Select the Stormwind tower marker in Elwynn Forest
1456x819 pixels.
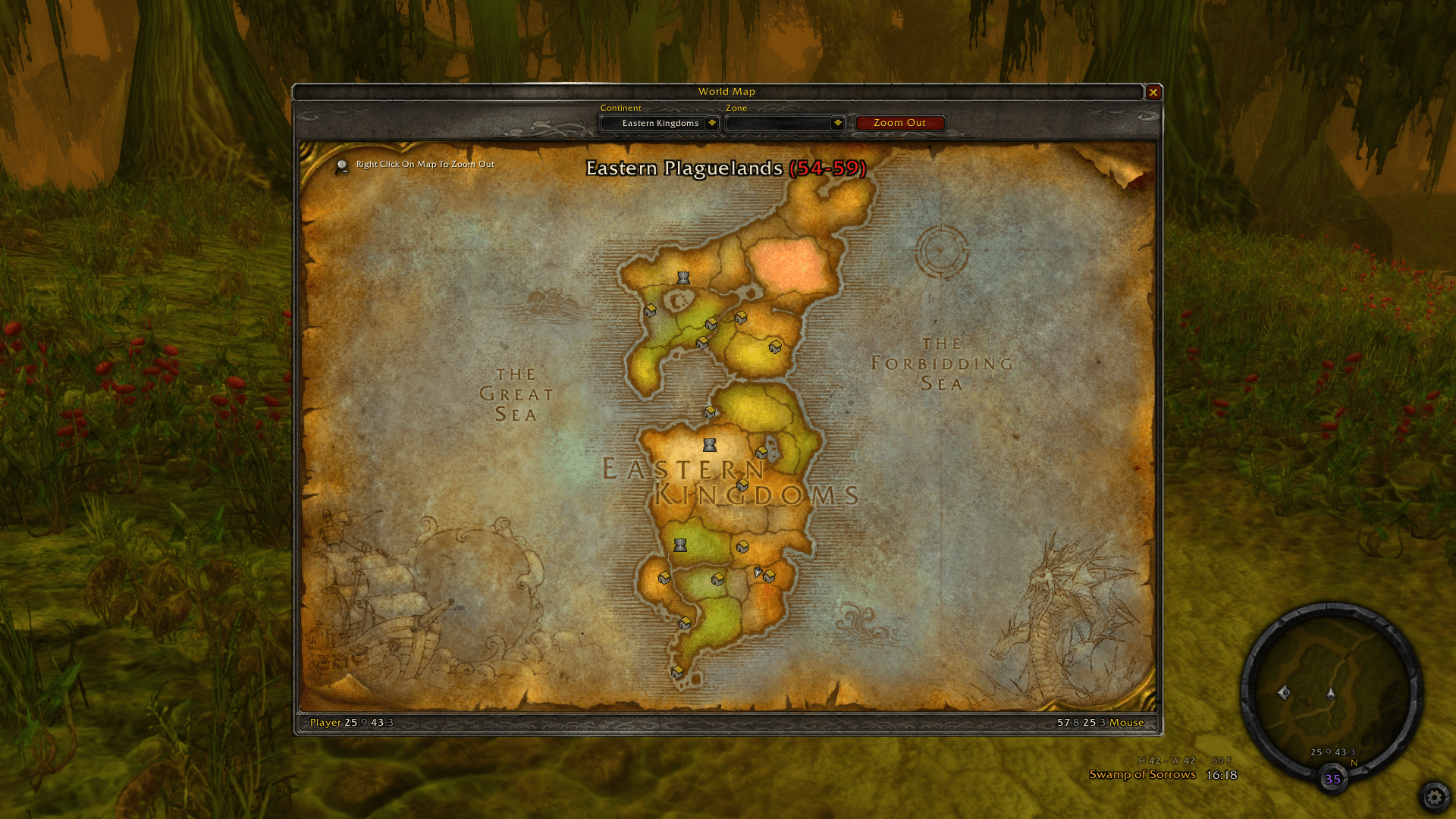(680, 544)
